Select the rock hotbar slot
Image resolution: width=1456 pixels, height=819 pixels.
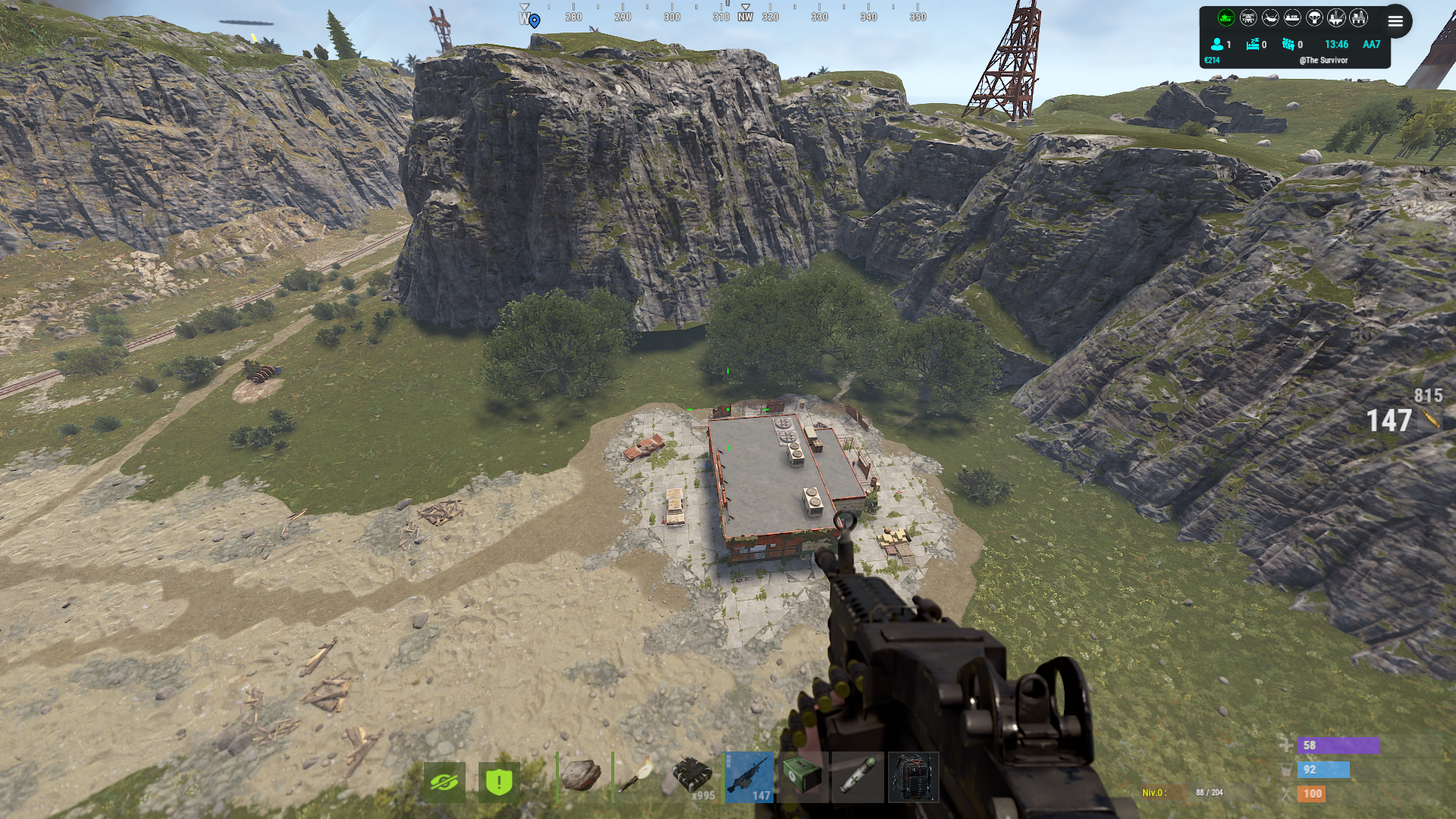tap(582, 777)
